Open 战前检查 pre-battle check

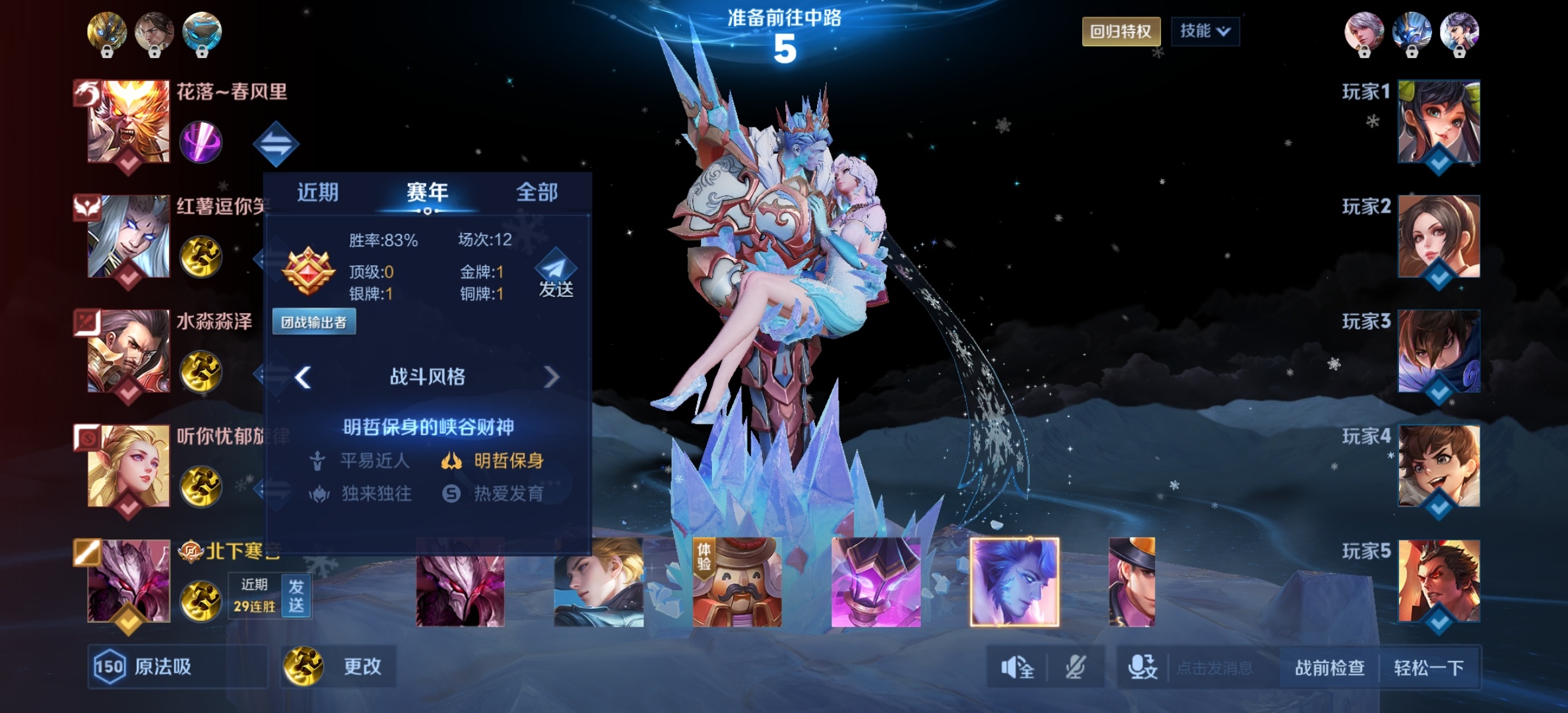1329,668
